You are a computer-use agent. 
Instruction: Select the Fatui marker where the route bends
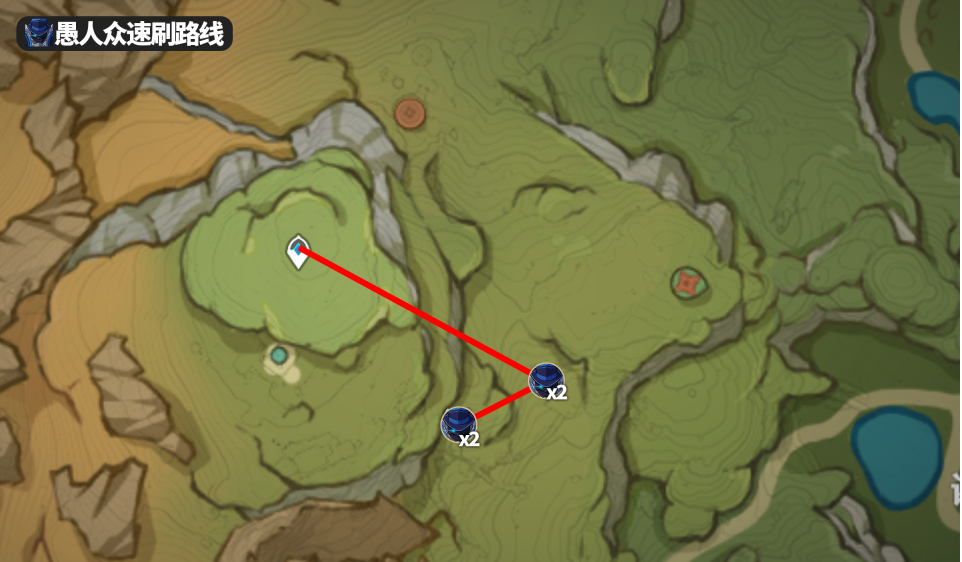pos(546,380)
